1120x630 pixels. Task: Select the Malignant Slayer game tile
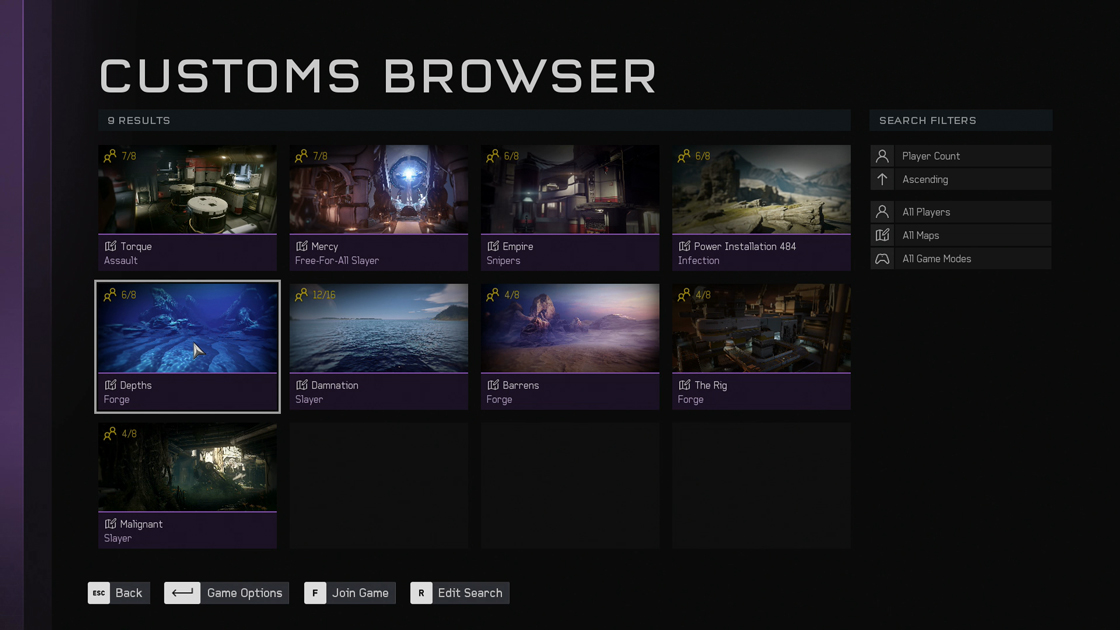(x=187, y=485)
